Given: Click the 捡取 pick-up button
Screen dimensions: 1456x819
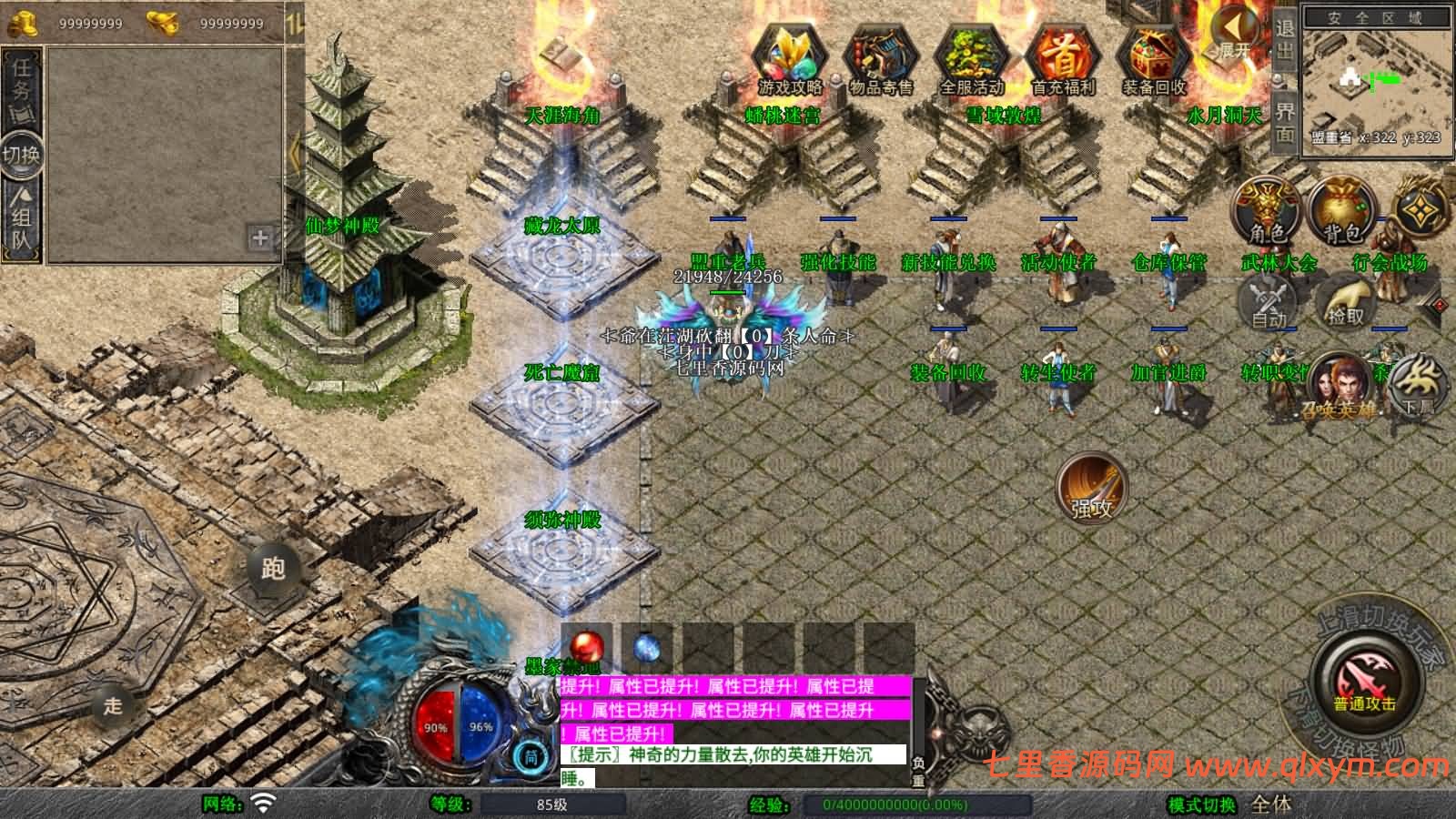Looking at the screenshot, I should pos(1346,300).
